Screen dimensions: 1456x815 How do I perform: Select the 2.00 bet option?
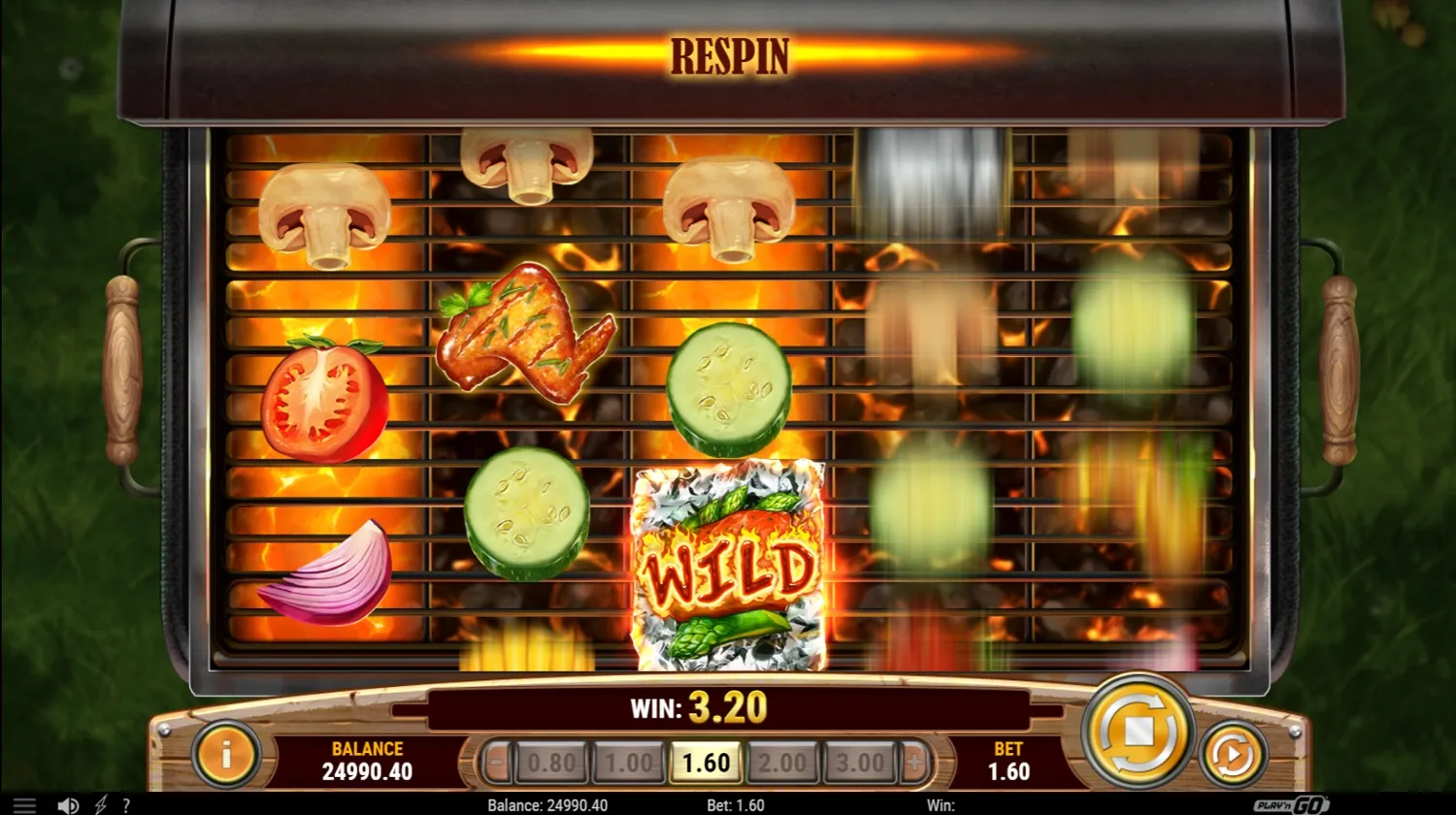tap(783, 762)
